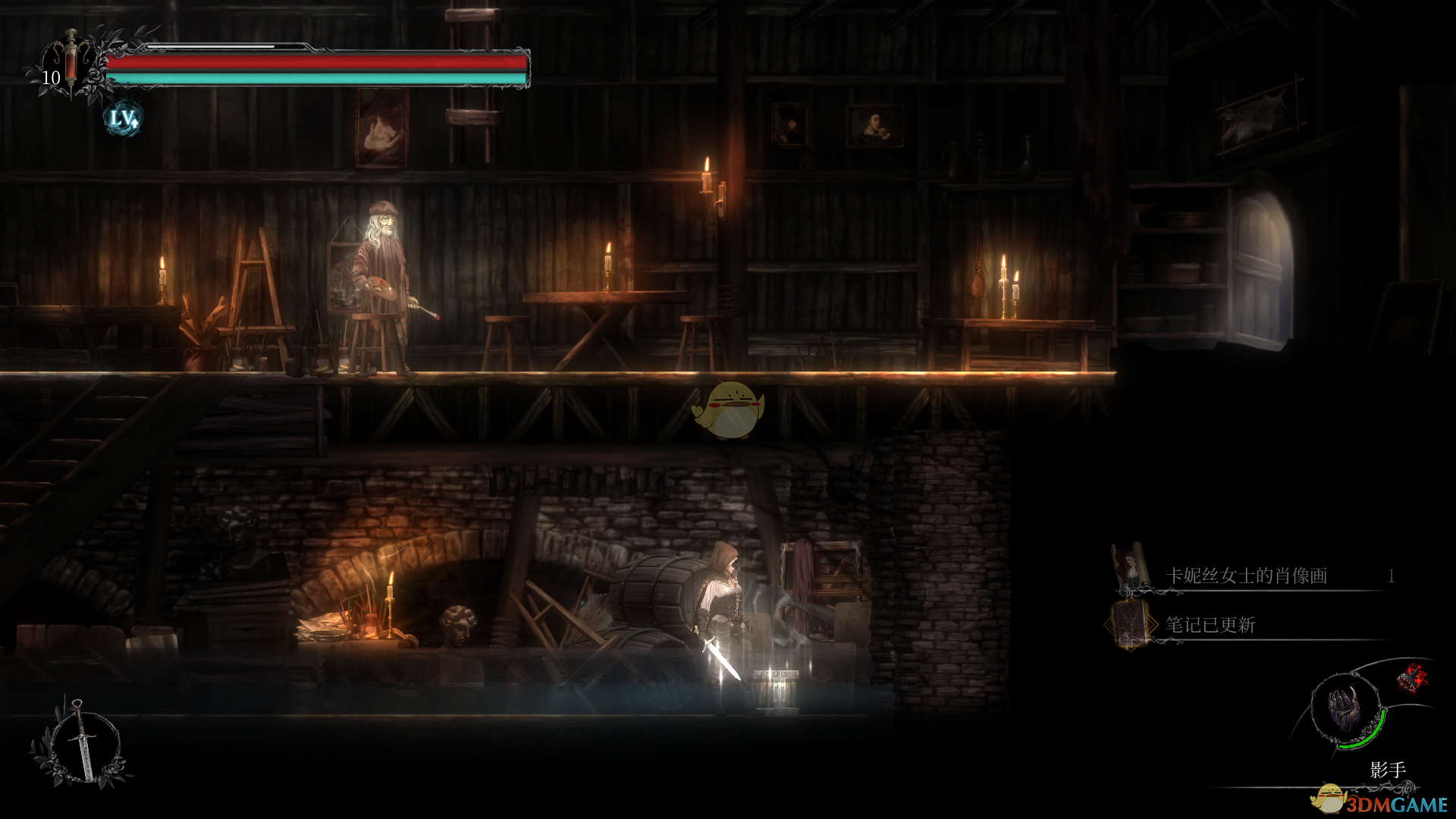Click the blue LV level-up icon

[122, 118]
